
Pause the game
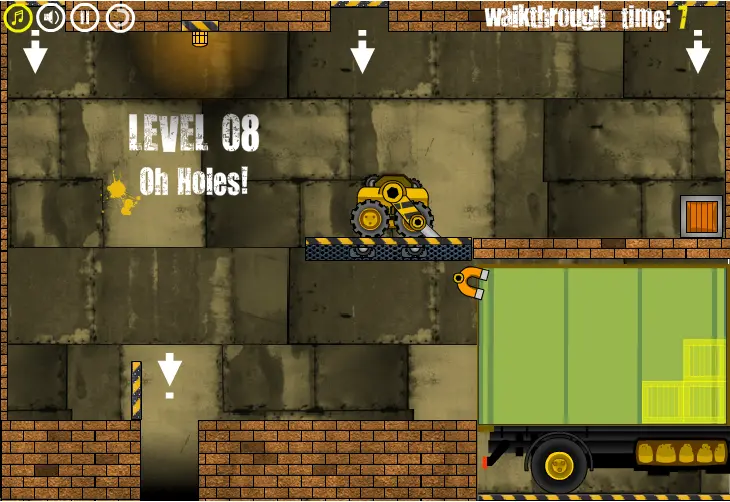pyautogui.click(x=84, y=17)
